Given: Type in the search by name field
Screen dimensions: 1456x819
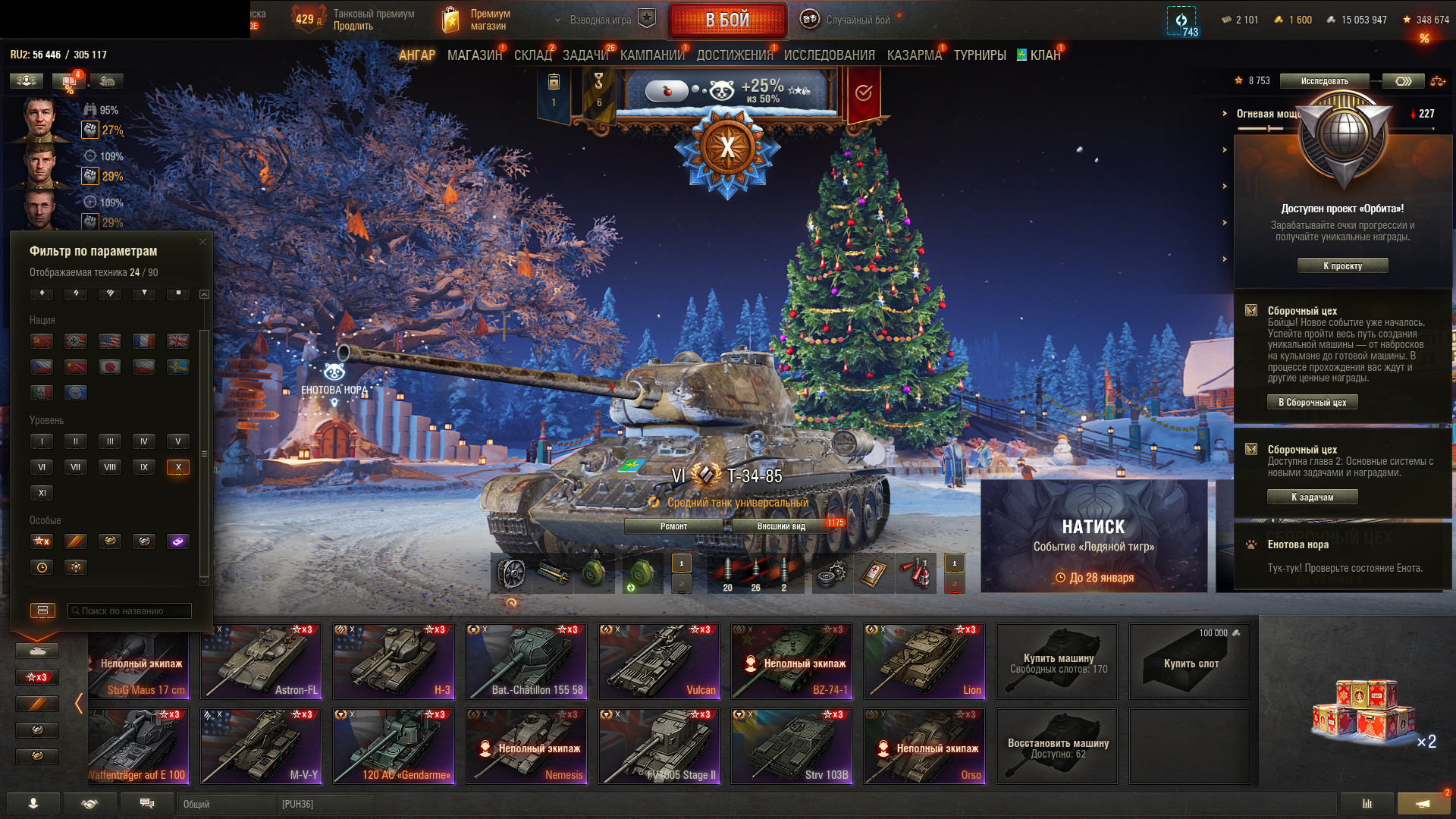Looking at the screenshot, I should click(130, 610).
